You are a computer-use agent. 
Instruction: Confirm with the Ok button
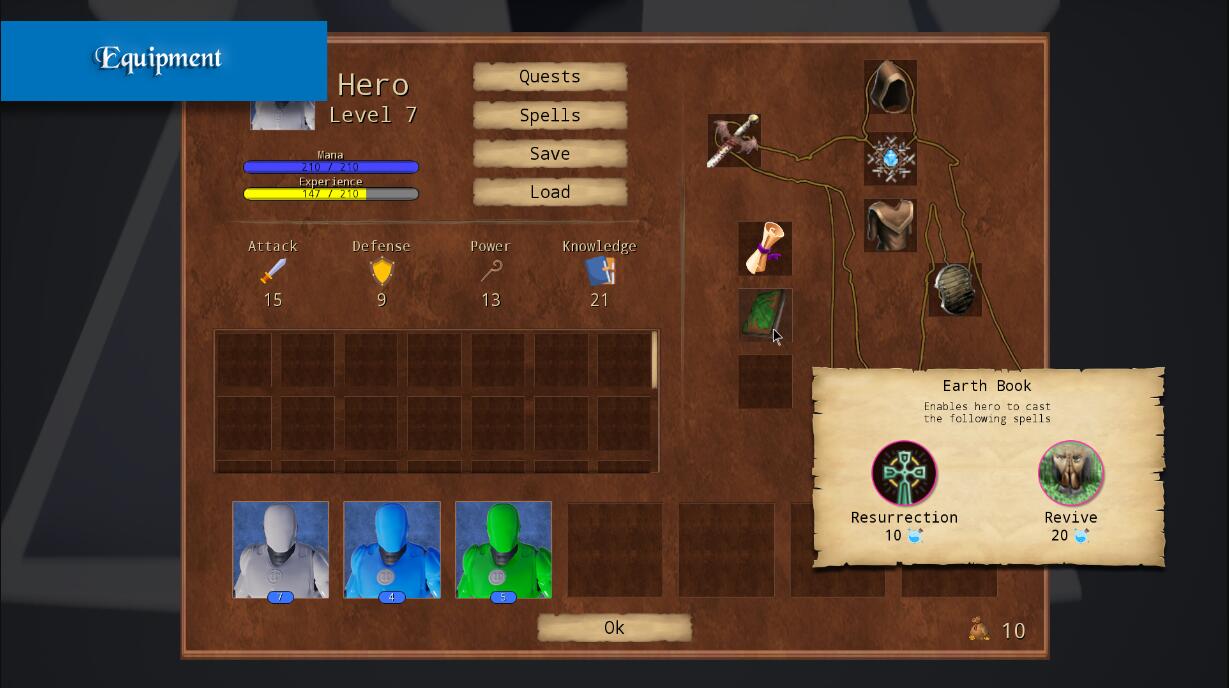[x=614, y=628]
